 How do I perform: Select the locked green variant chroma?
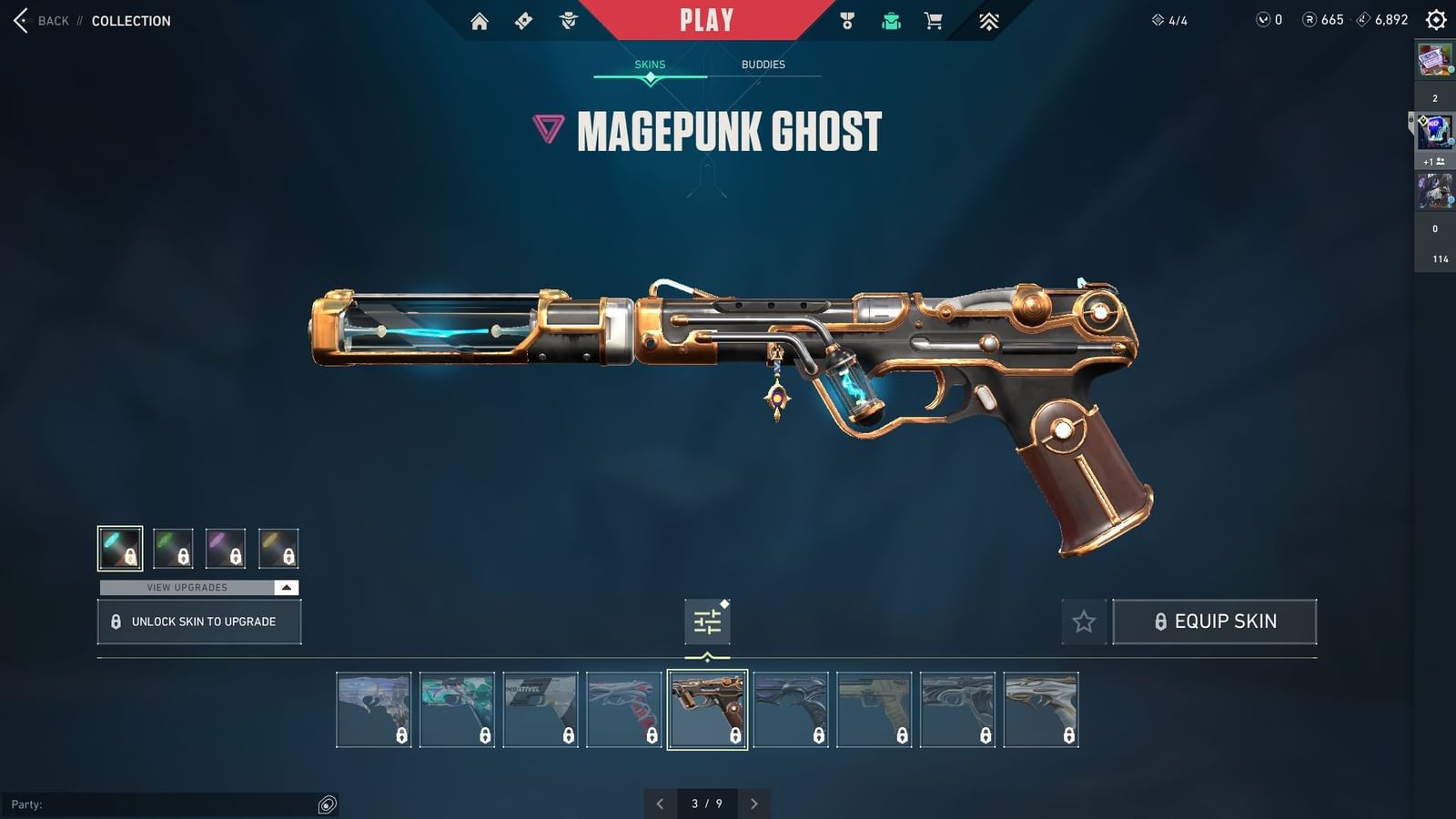tap(174, 548)
